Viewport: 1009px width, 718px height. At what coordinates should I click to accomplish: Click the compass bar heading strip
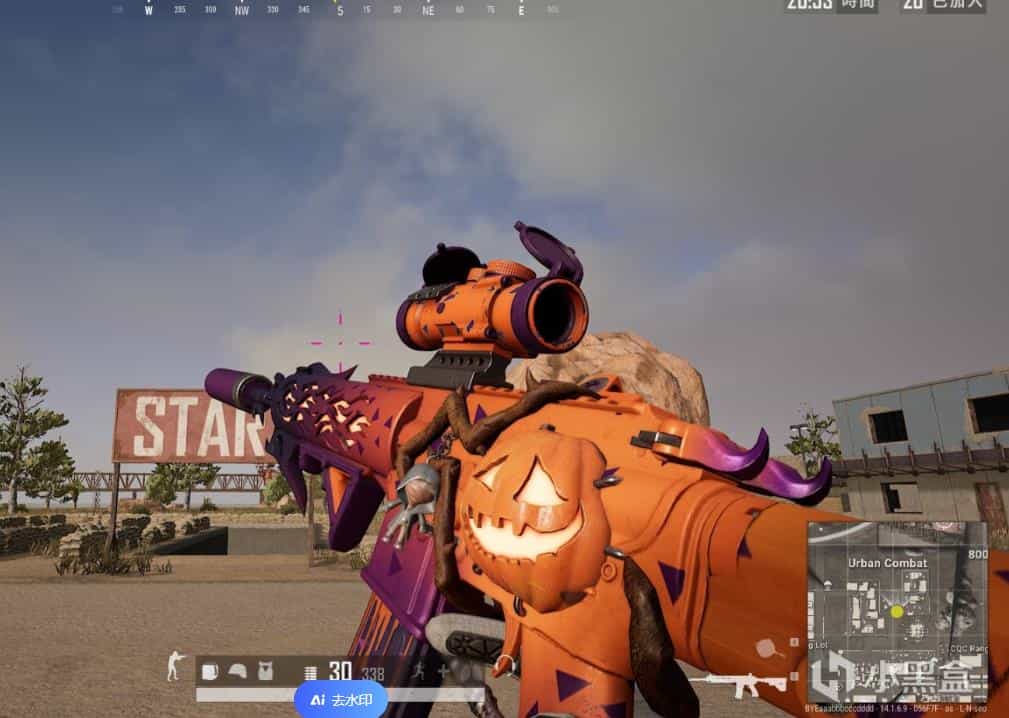340,10
